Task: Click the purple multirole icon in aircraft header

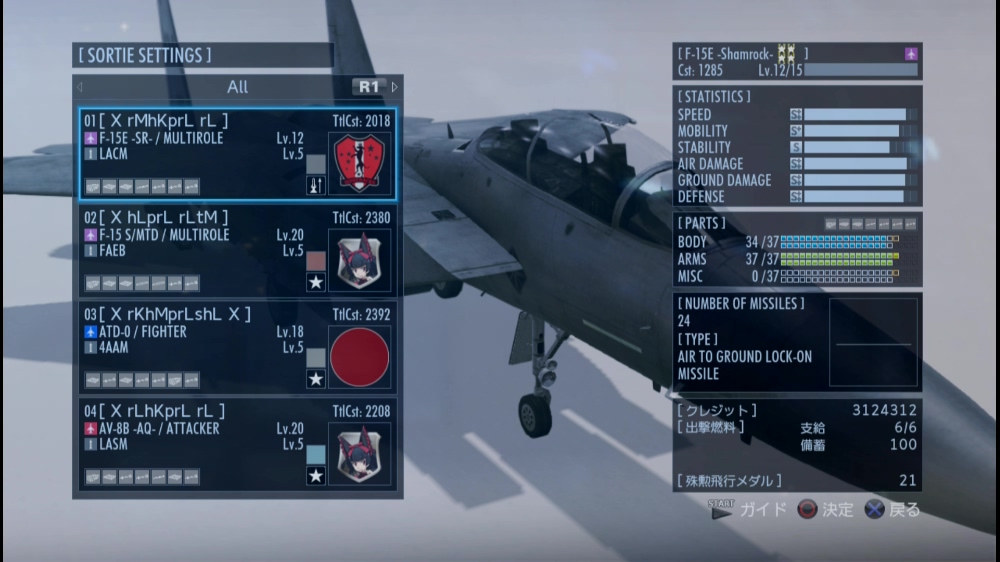Action: pos(911,54)
